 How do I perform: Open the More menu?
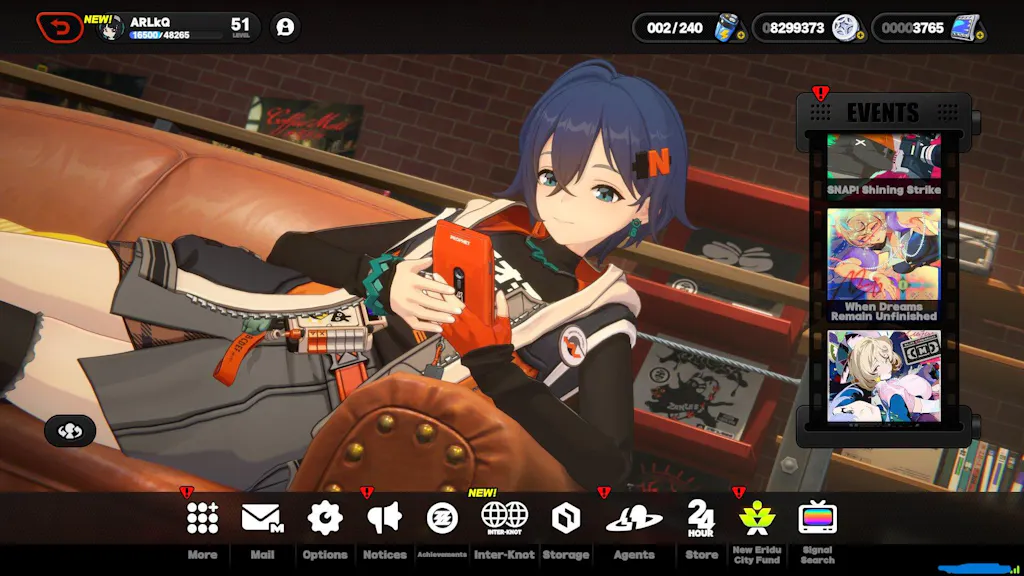202,519
